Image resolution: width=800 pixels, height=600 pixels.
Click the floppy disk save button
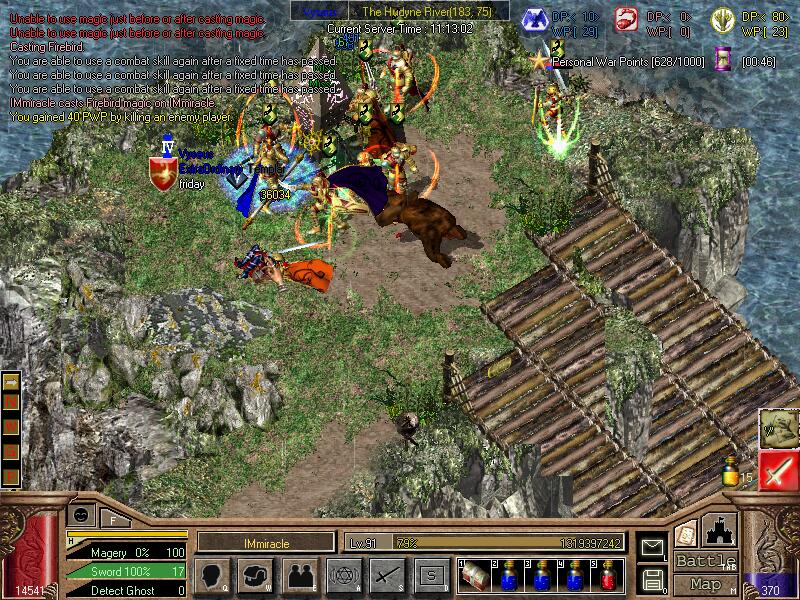pos(652,578)
